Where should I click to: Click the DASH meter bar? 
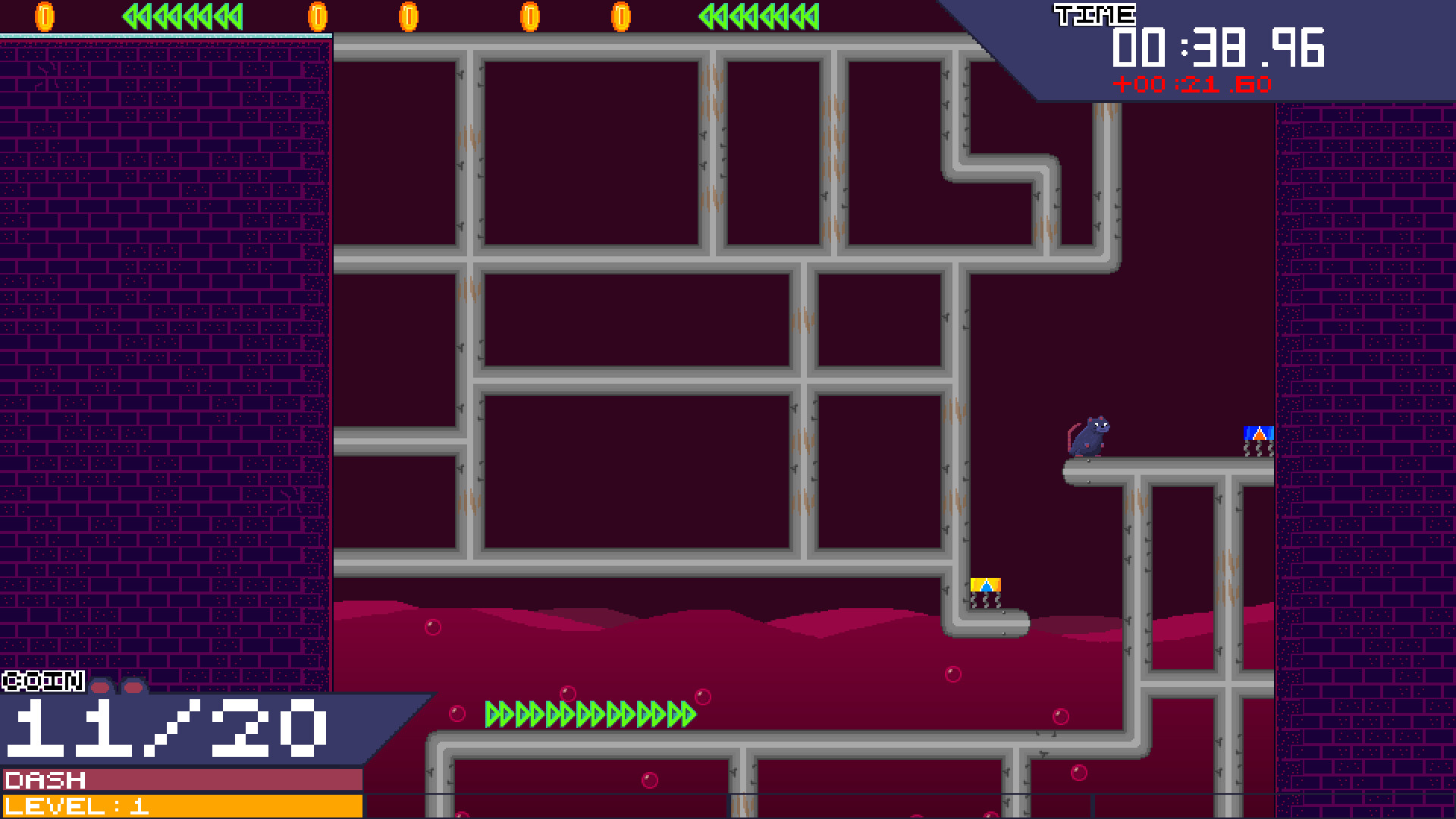pyautogui.click(x=182, y=778)
